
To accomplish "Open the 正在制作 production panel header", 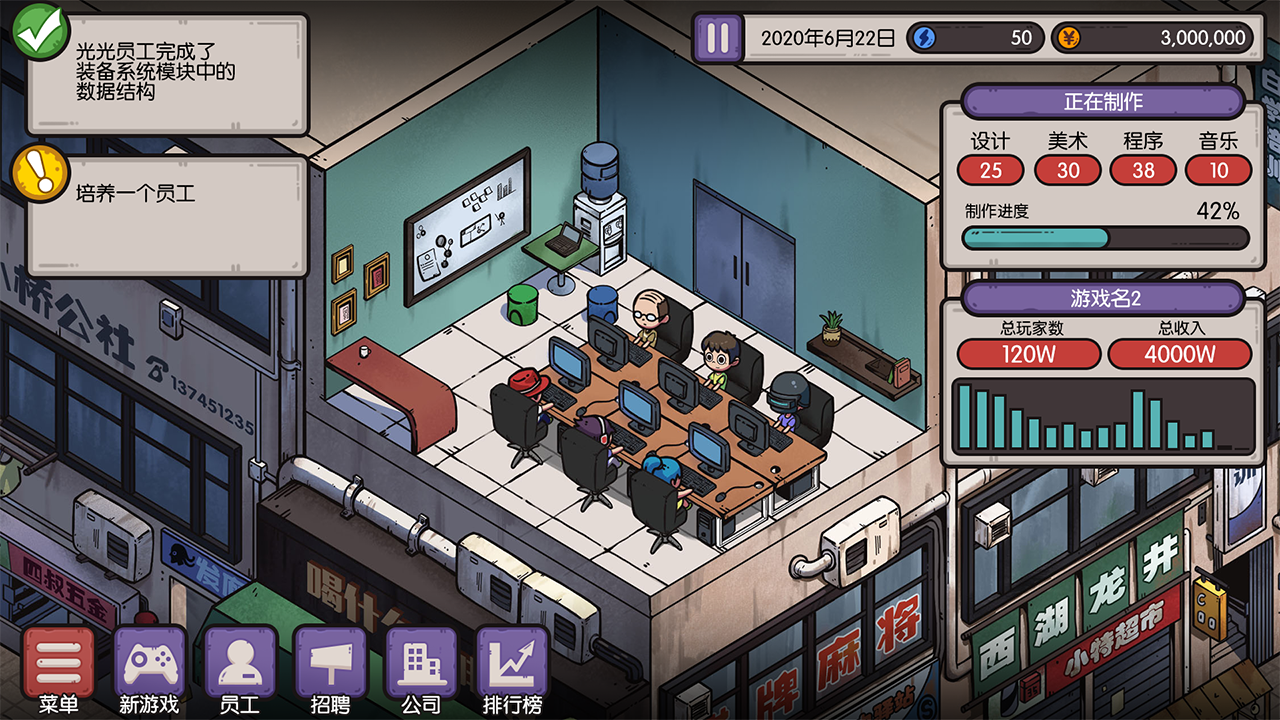I will click(1103, 102).
